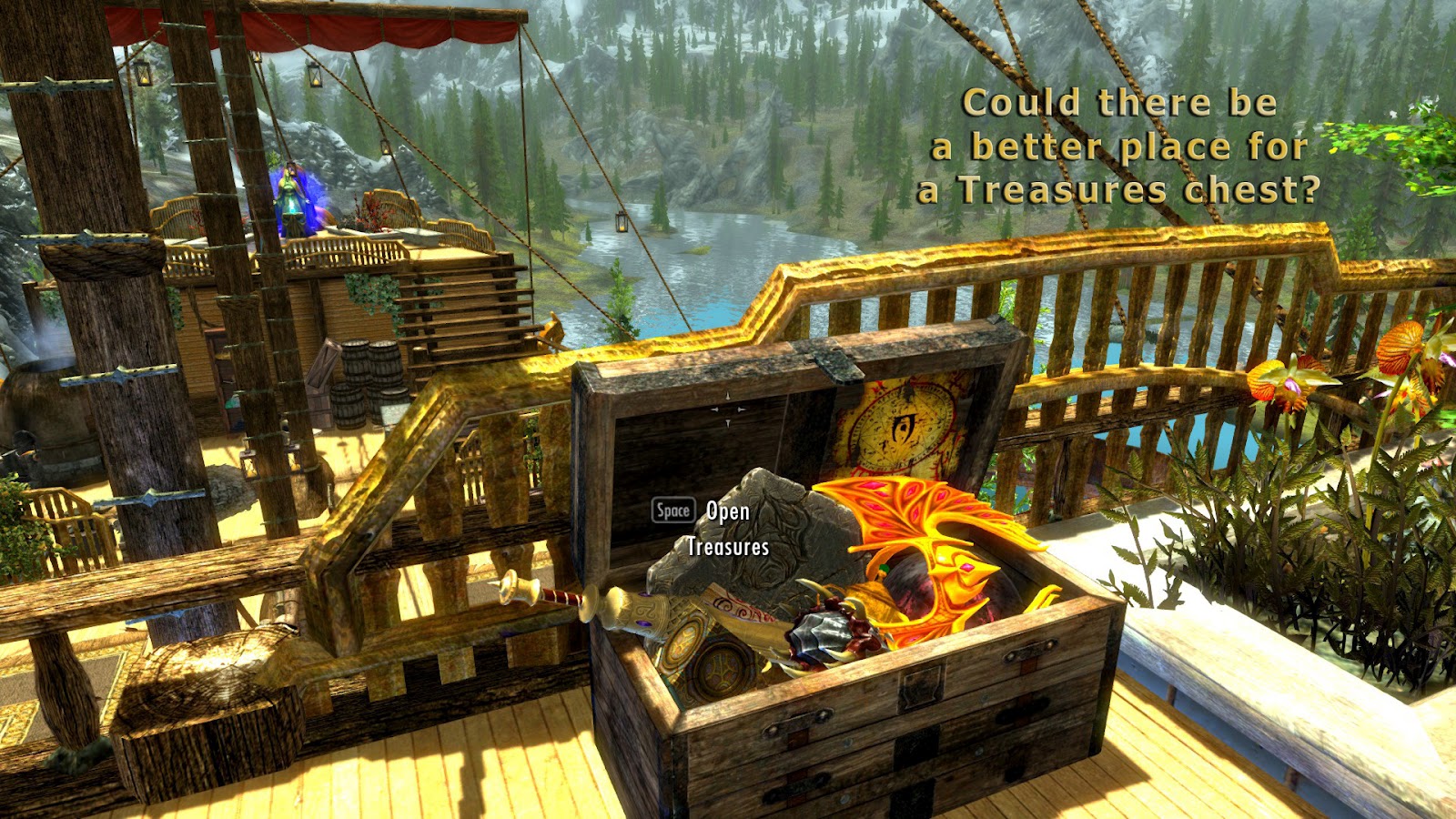
Task: Click the Oblivion symbol inside the chest lid
Action: coord(904,425)
